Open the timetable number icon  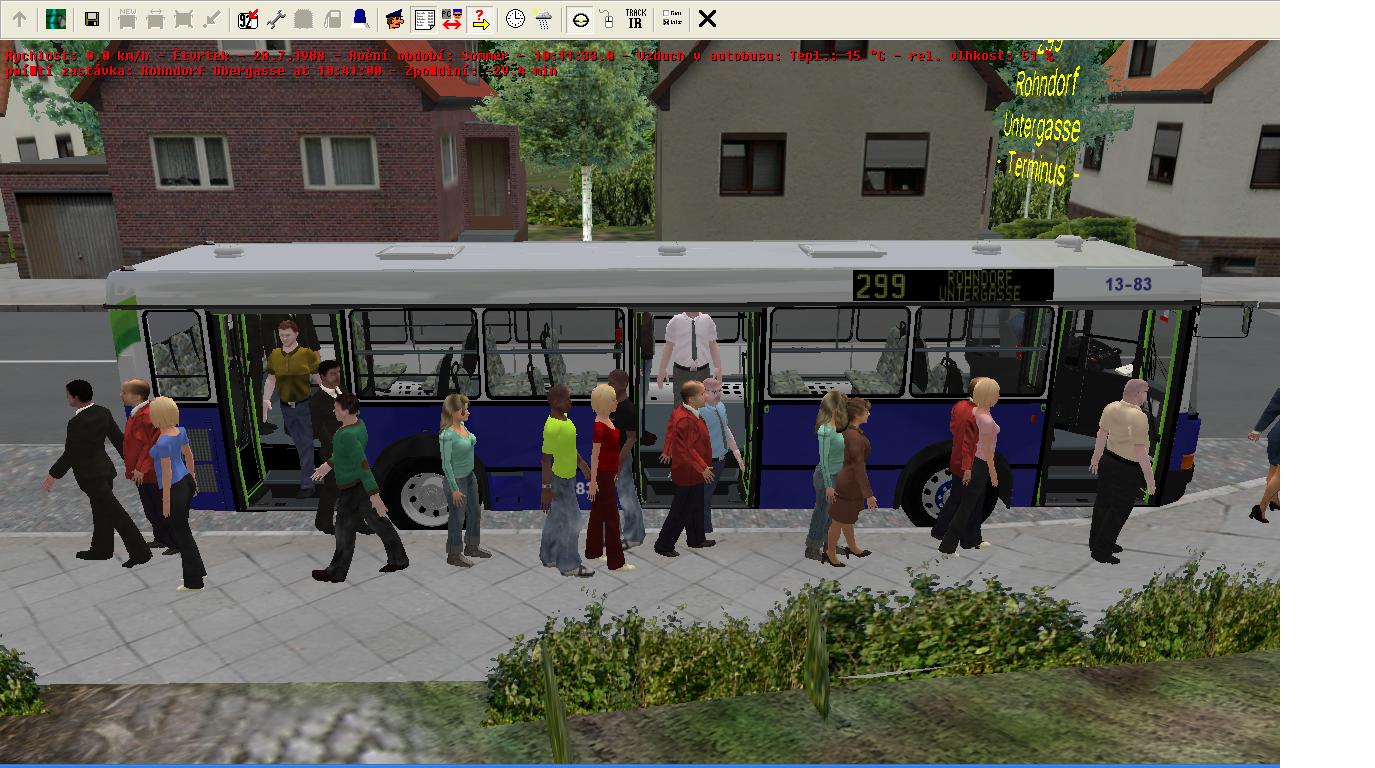point(248,19)
